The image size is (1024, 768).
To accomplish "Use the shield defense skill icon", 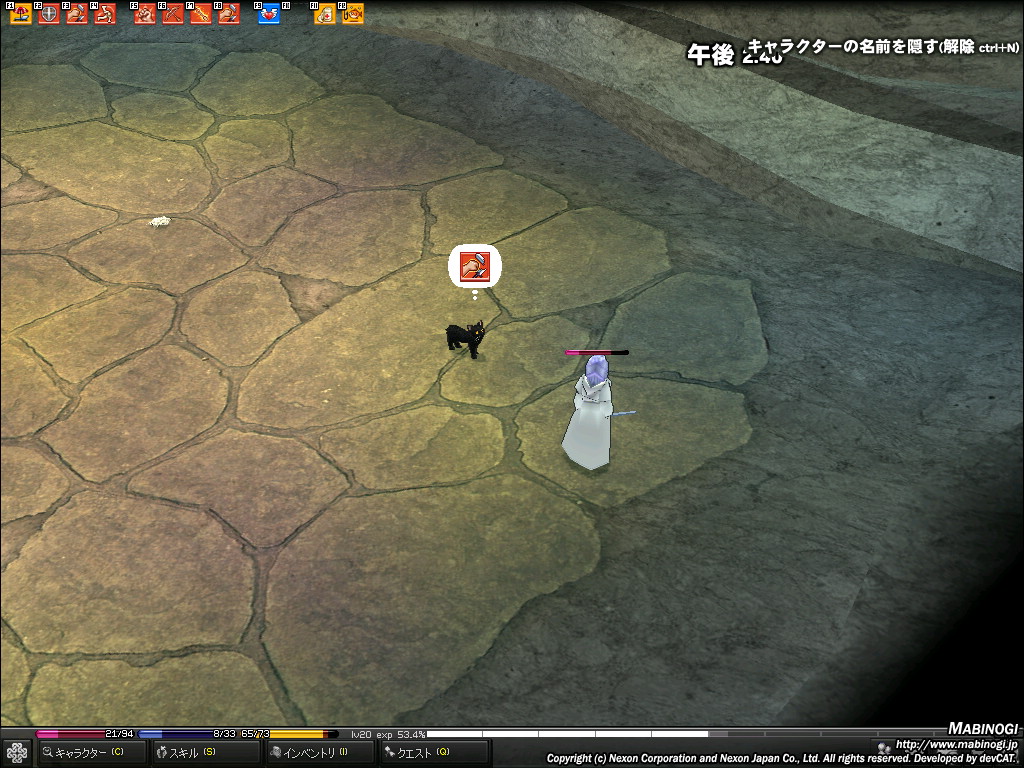I will (49, 14).
